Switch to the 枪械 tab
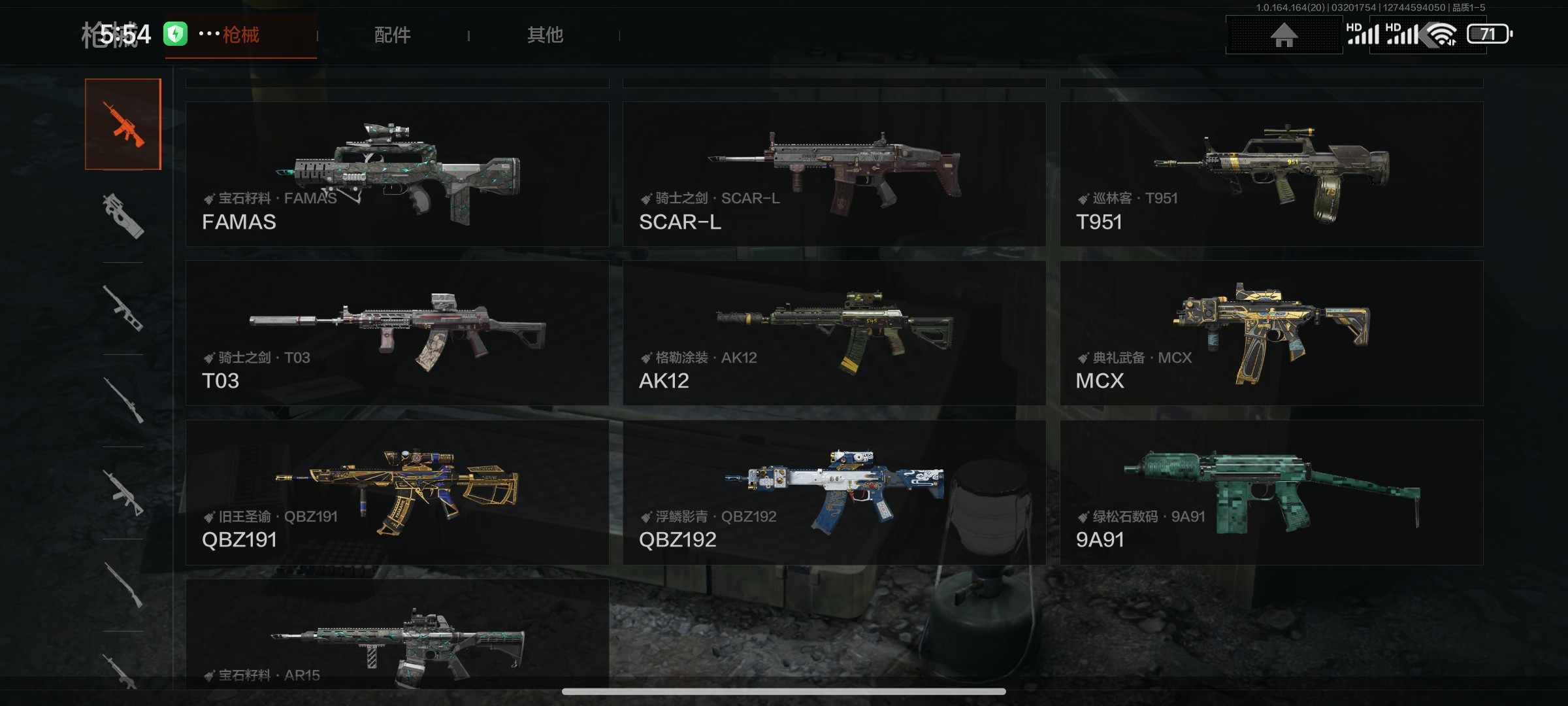The image size is (1568, 706). click(x=240, y=35)
